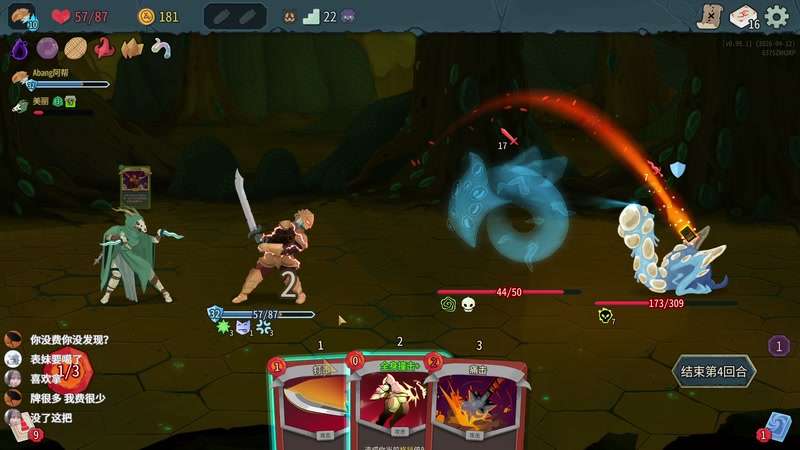Open the settings gear menu

click(x=777, y=16)
